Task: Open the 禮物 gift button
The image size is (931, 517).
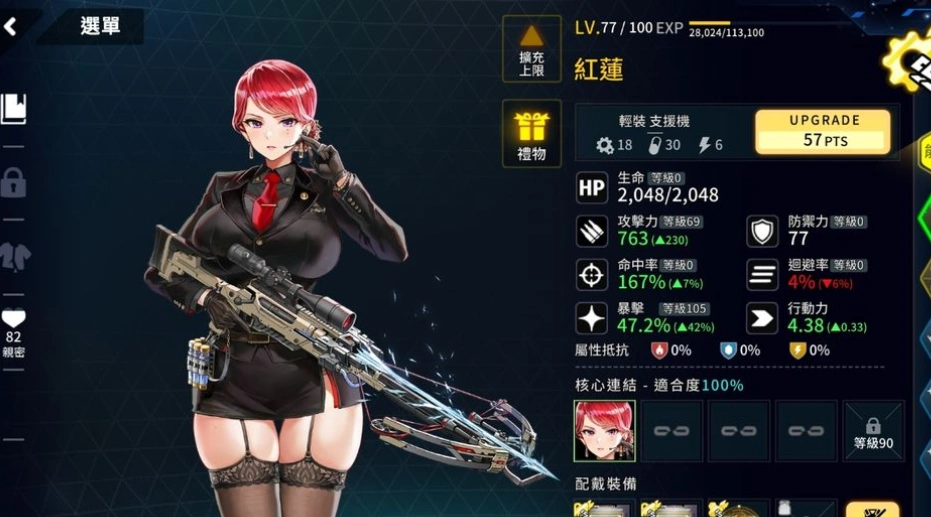Action: pos(531,134)
